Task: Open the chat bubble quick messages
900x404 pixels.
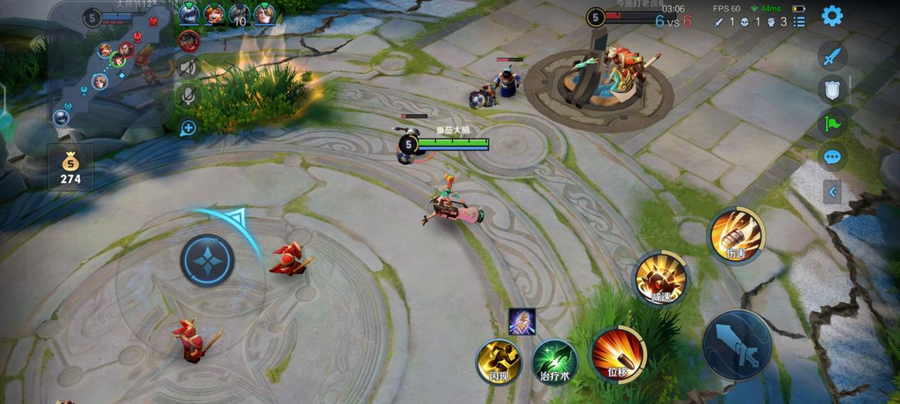Action: 832,157
